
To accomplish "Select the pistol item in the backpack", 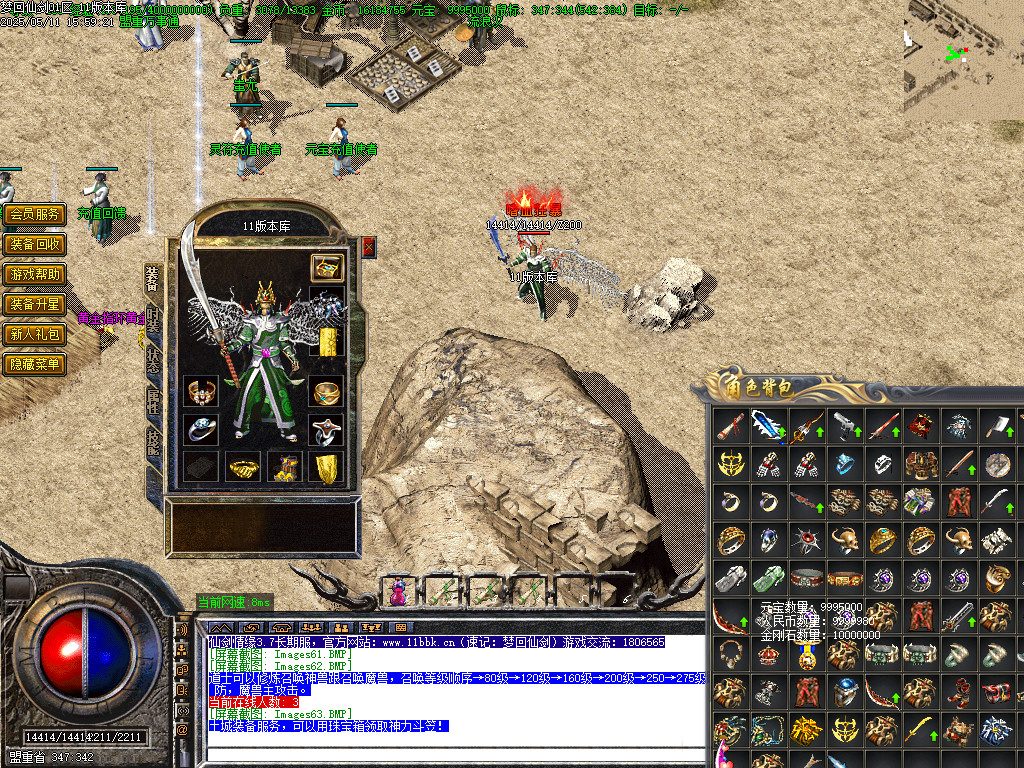I will pos(845,427).
